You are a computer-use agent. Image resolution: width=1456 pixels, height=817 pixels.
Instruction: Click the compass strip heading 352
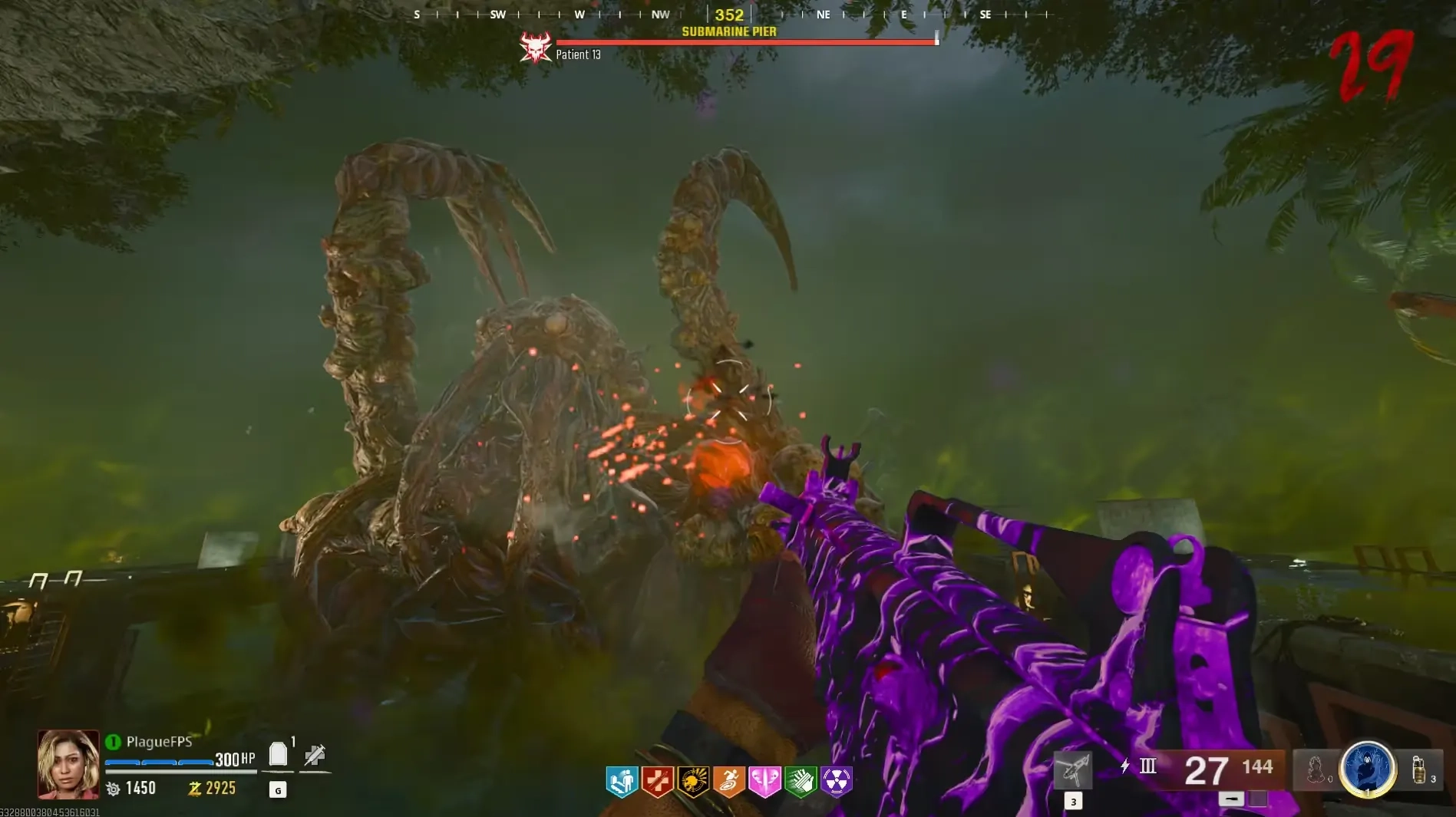click(x=729, y=15)
